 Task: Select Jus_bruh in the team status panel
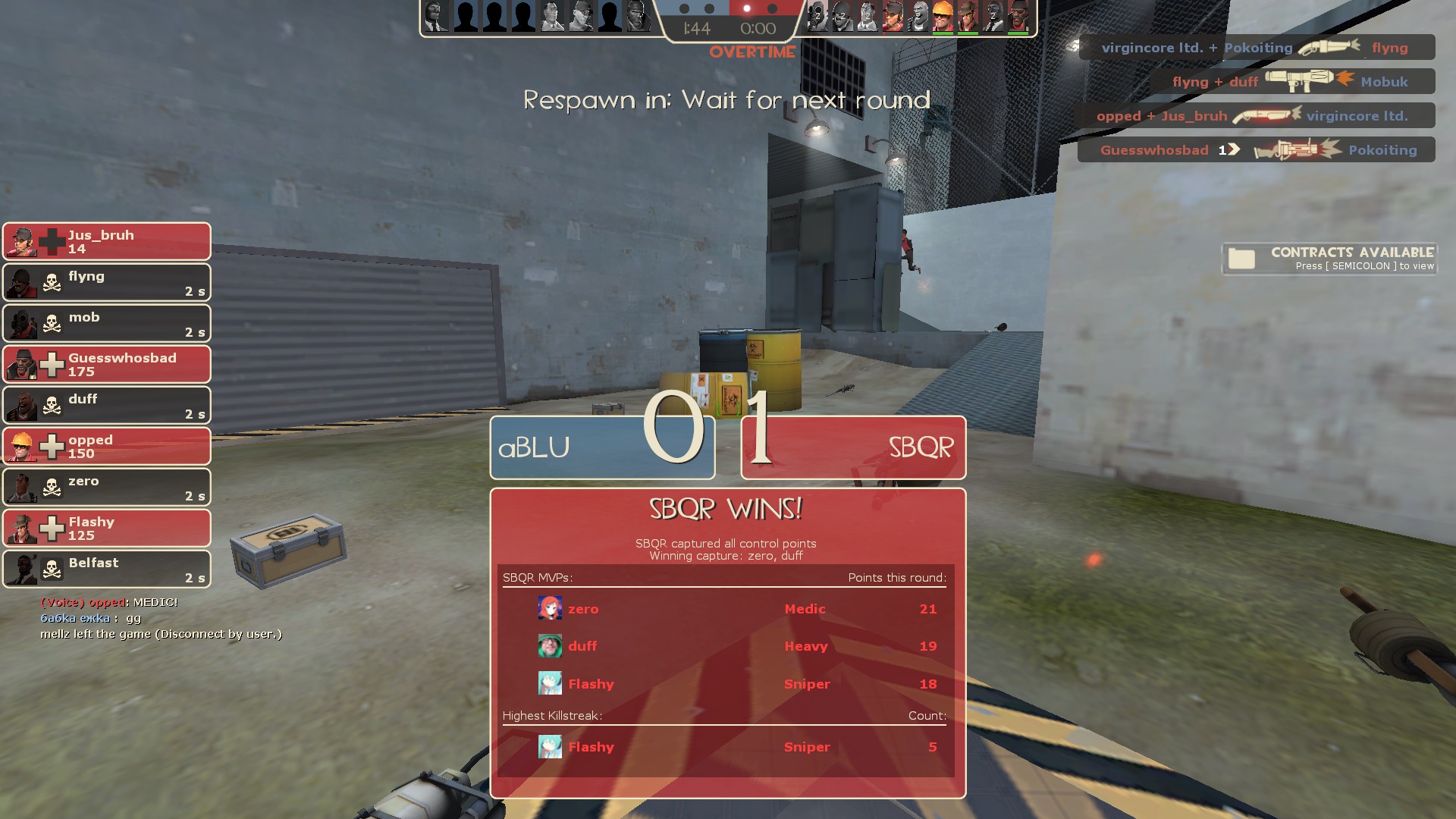pos(107,242)
